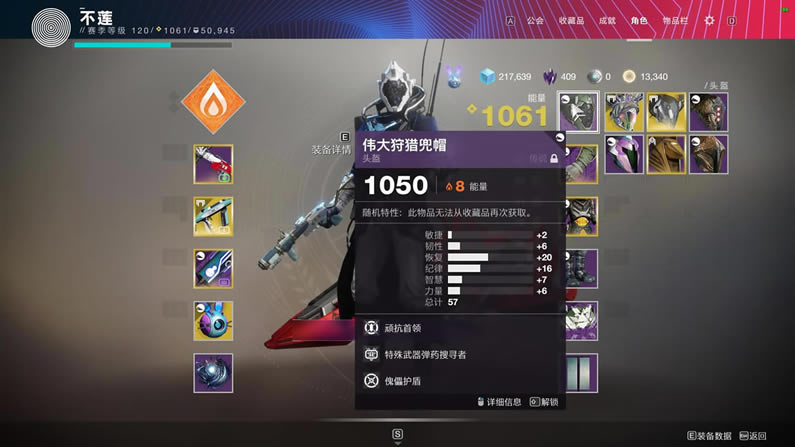This screenshot has width=795, height=447.
Task: Open the blue Ghost shell slot
Action: (x=213, y=321)
